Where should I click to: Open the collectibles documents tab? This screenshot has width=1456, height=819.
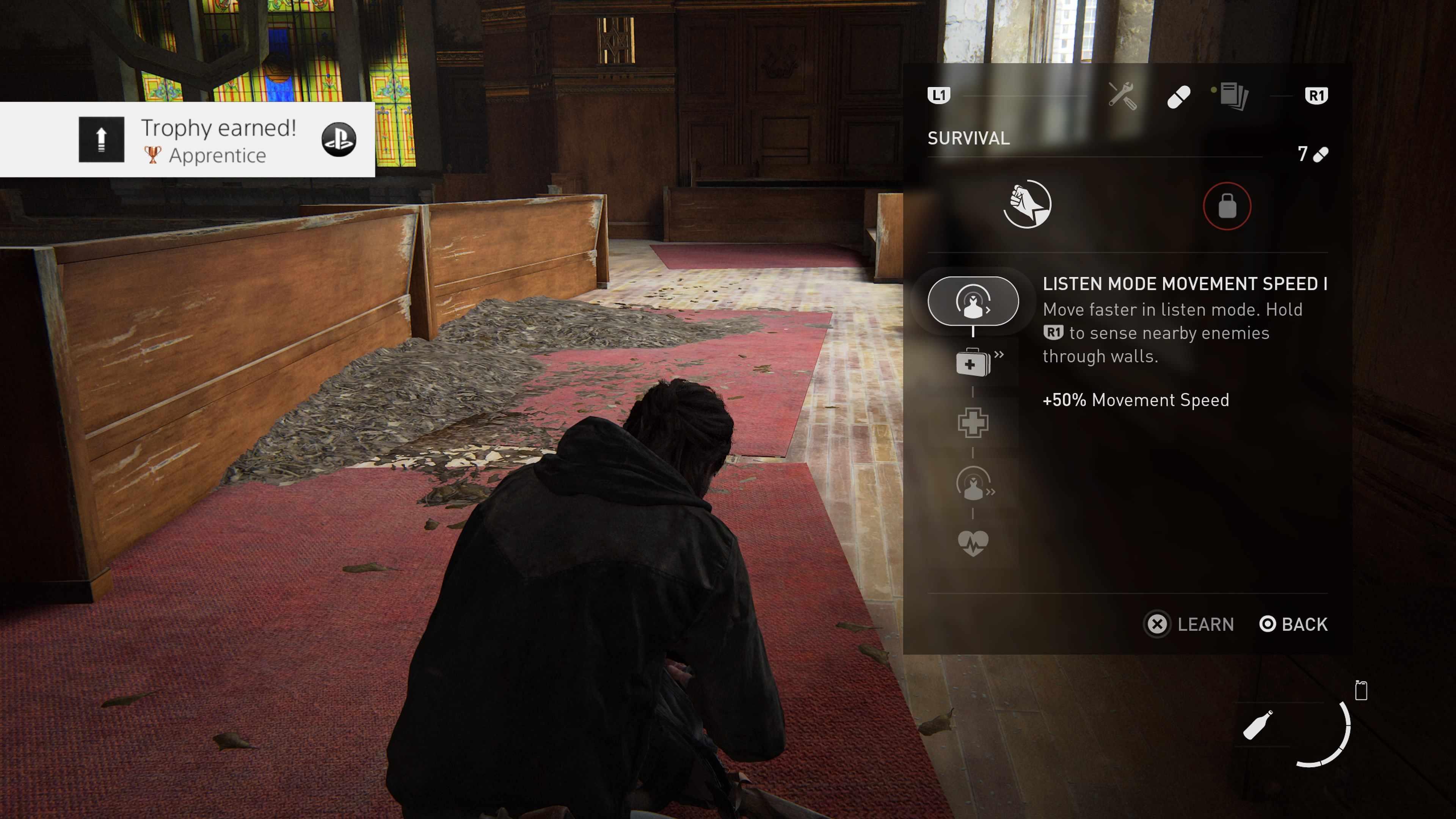coord(1234,96)
